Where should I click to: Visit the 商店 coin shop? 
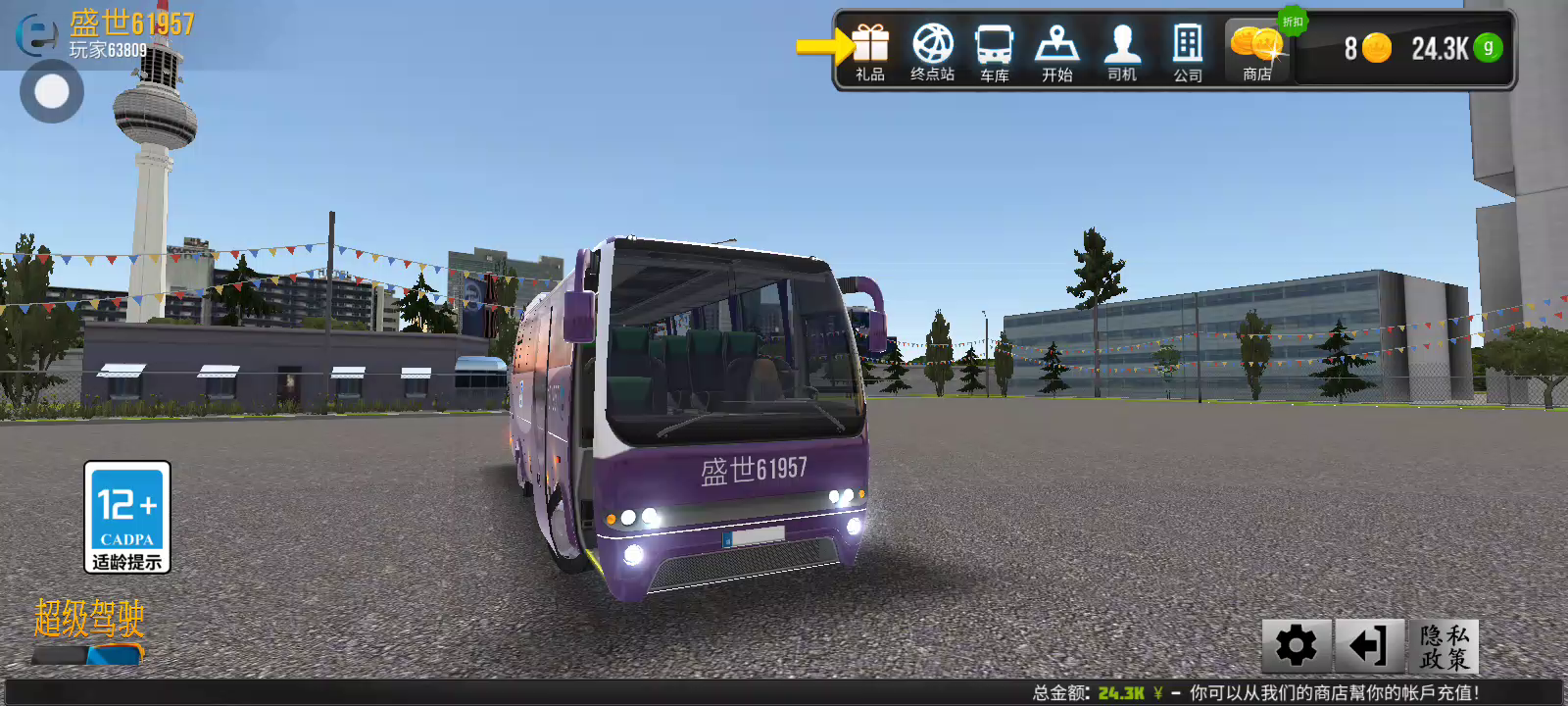pos(1257,53)
